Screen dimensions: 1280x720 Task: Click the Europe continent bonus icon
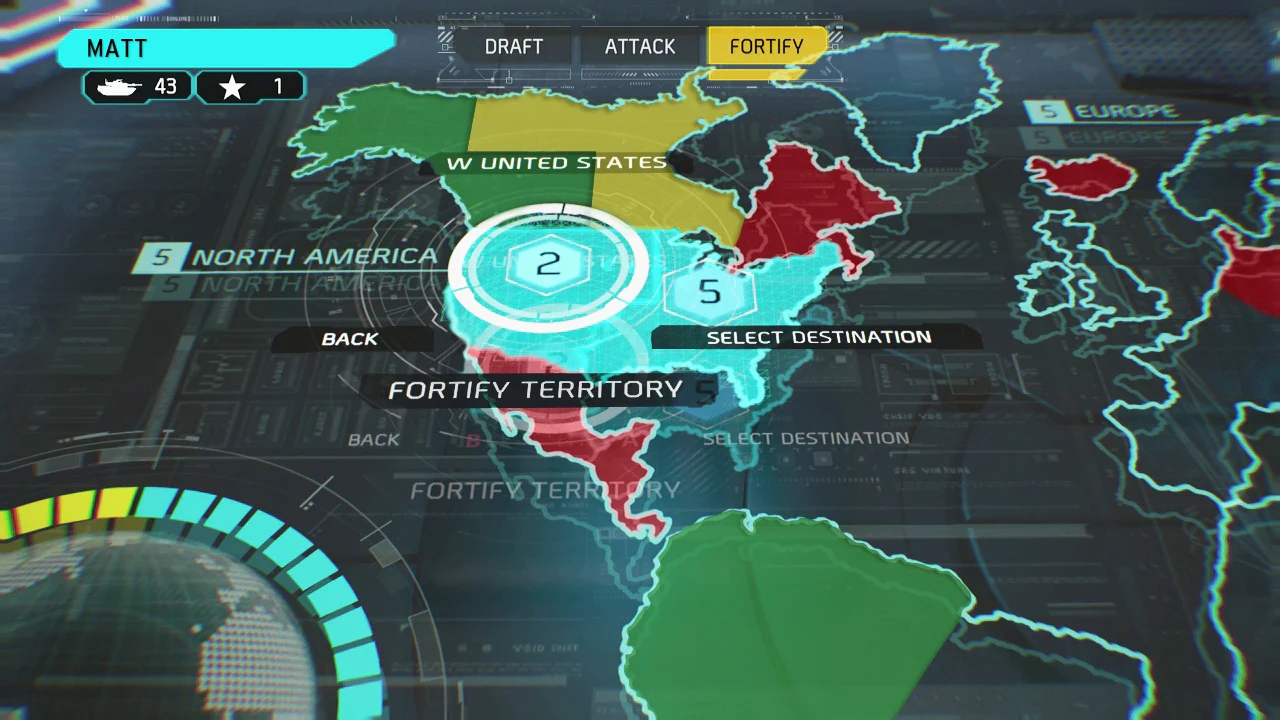click(1048, 110)
